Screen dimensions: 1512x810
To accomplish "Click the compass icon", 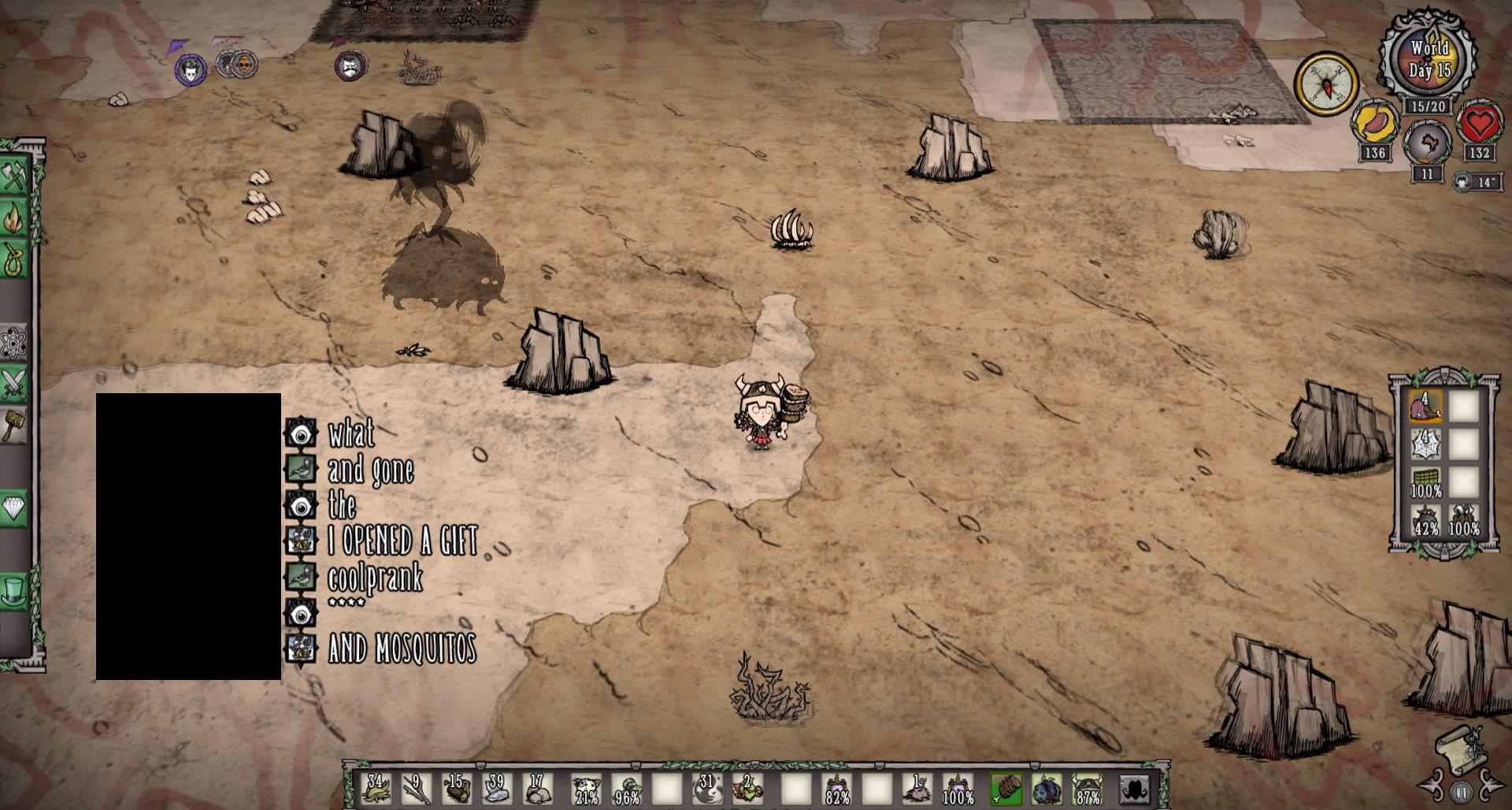I will click(1326, 82).
